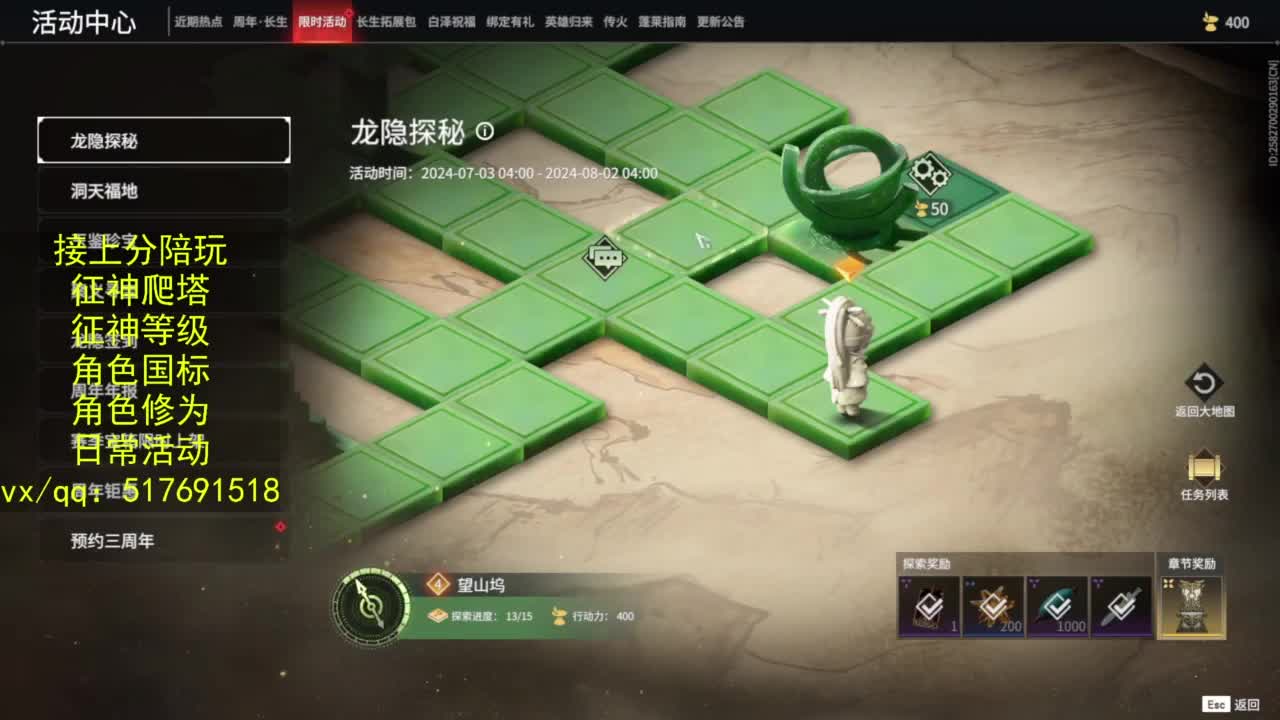Select the 预约三周年 sidebar entry
1280x720 pixels.
point(162,539)
